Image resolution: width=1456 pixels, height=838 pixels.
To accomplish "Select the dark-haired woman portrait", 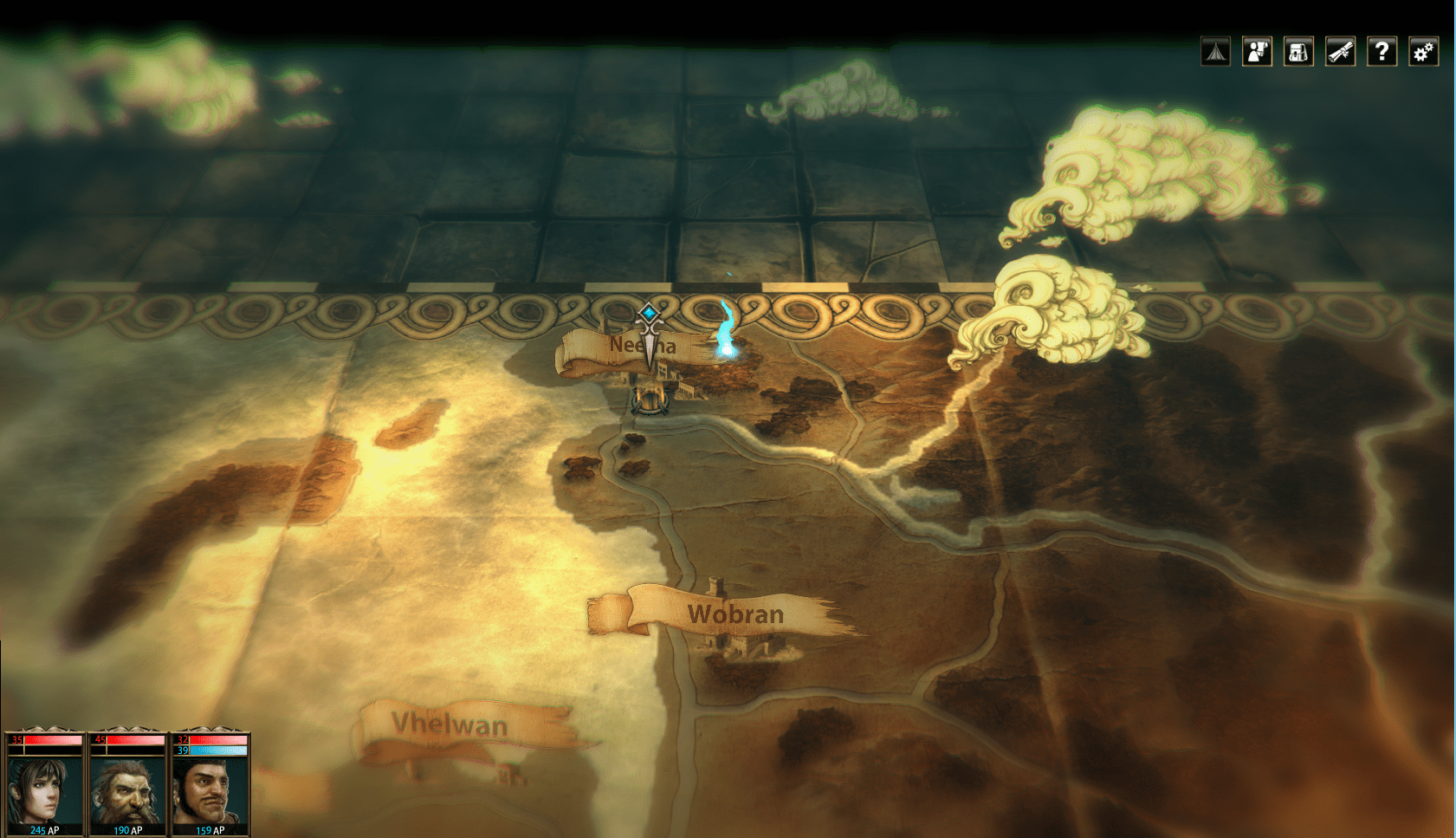I will [42, 789].
